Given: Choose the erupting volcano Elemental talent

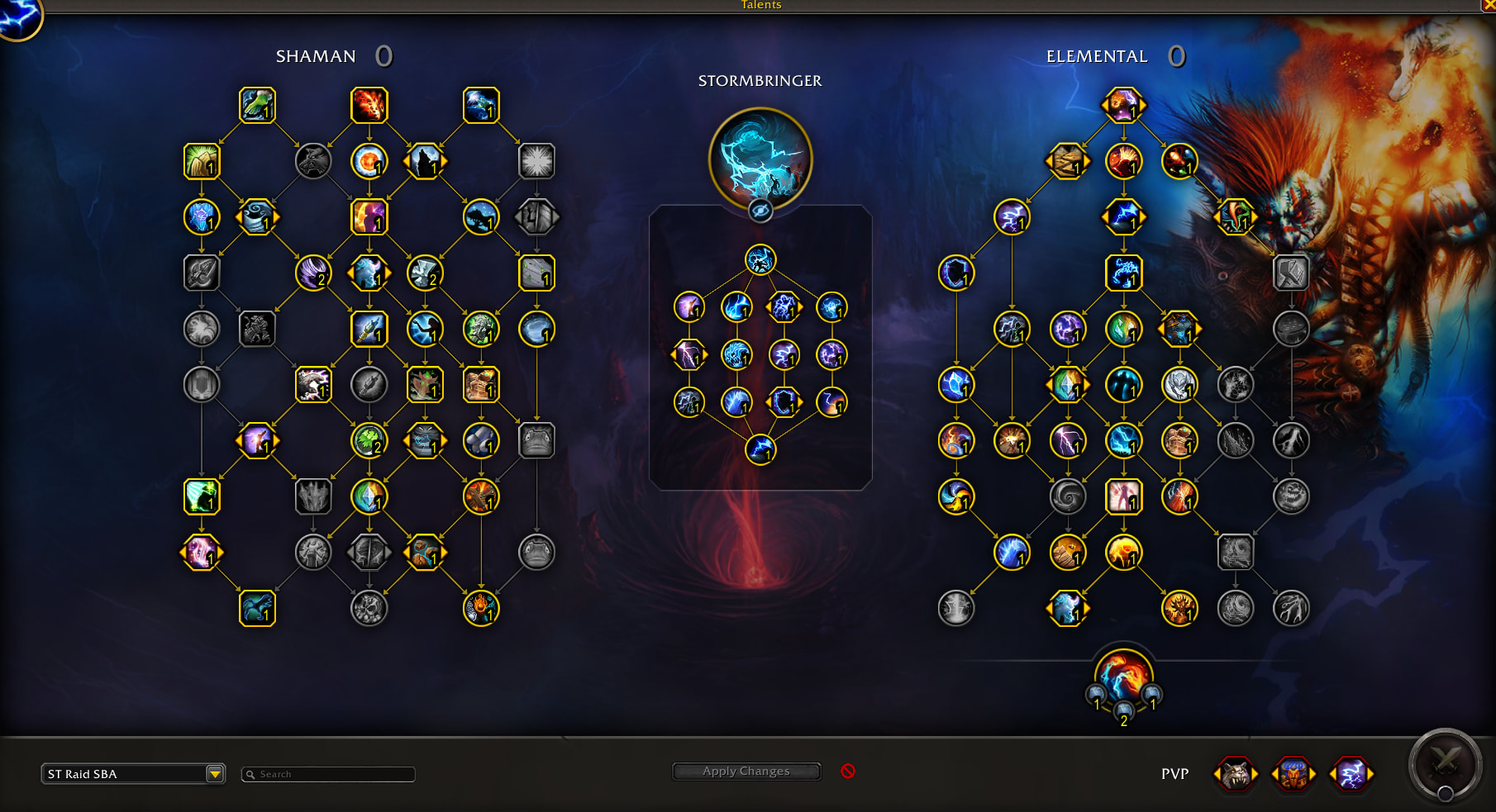Looking at the screenshot, I should tap(1123, 161).
